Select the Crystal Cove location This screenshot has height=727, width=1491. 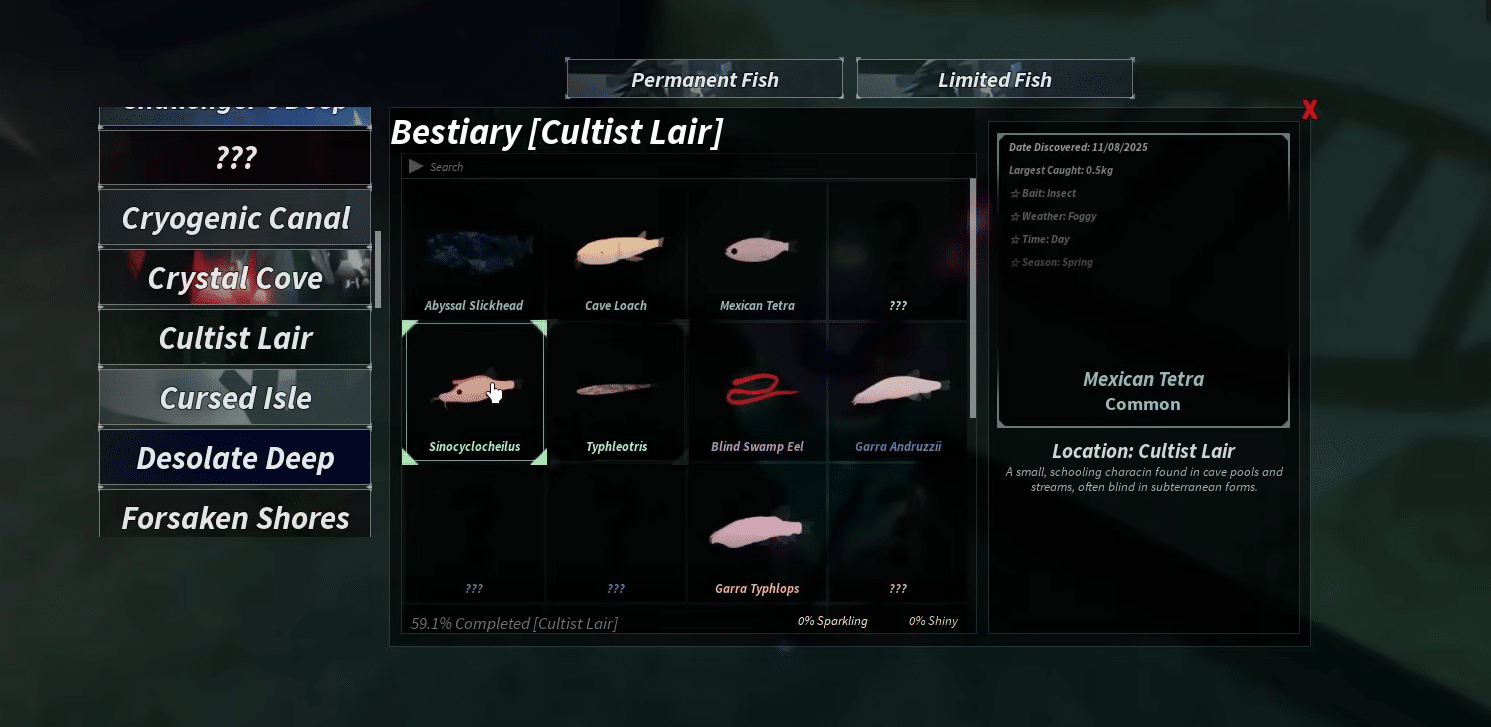tap(234, 277)
